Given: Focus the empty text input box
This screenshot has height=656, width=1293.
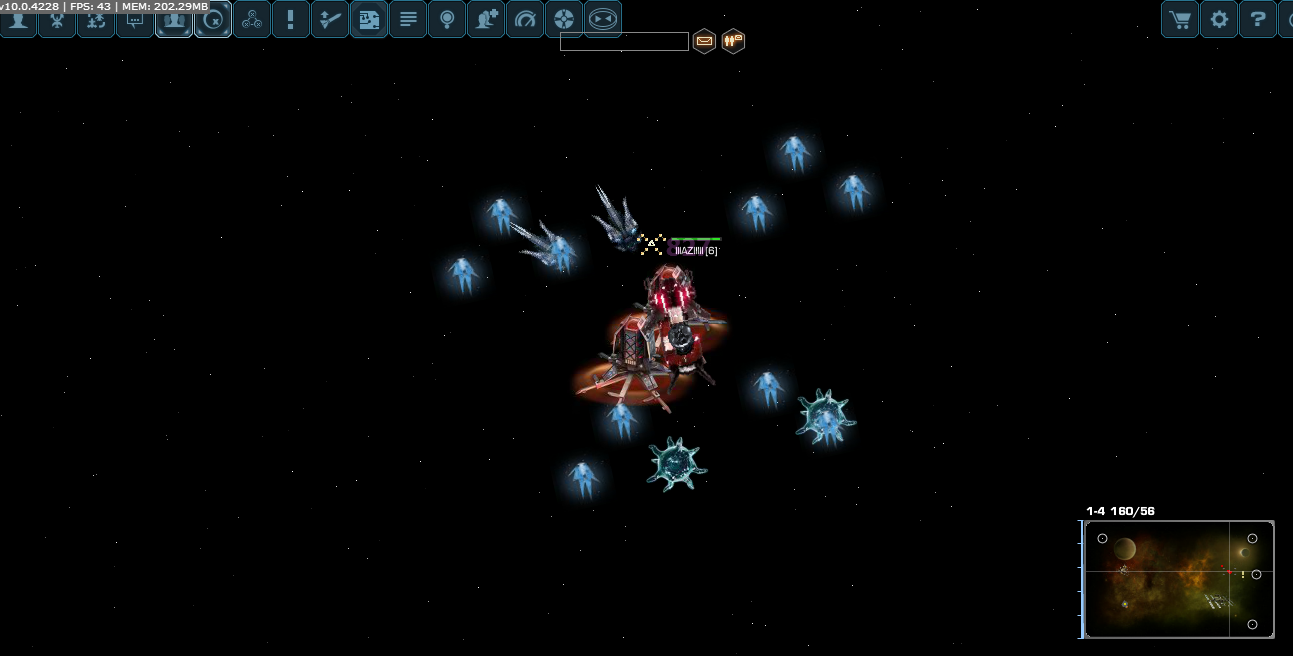Looking at the screenshot, I should (624, 41).
